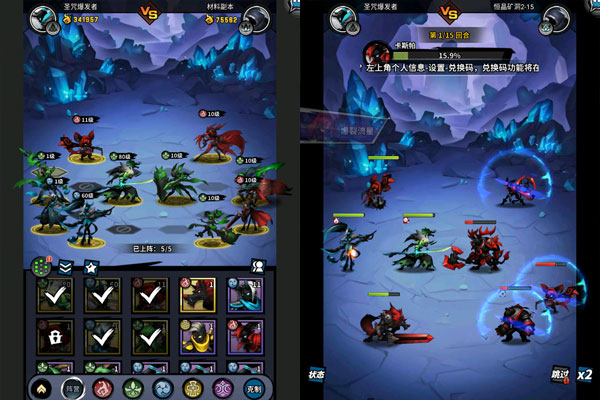Choose the red flame faction filter
This screenshot has width=600, height=400.
101,388
